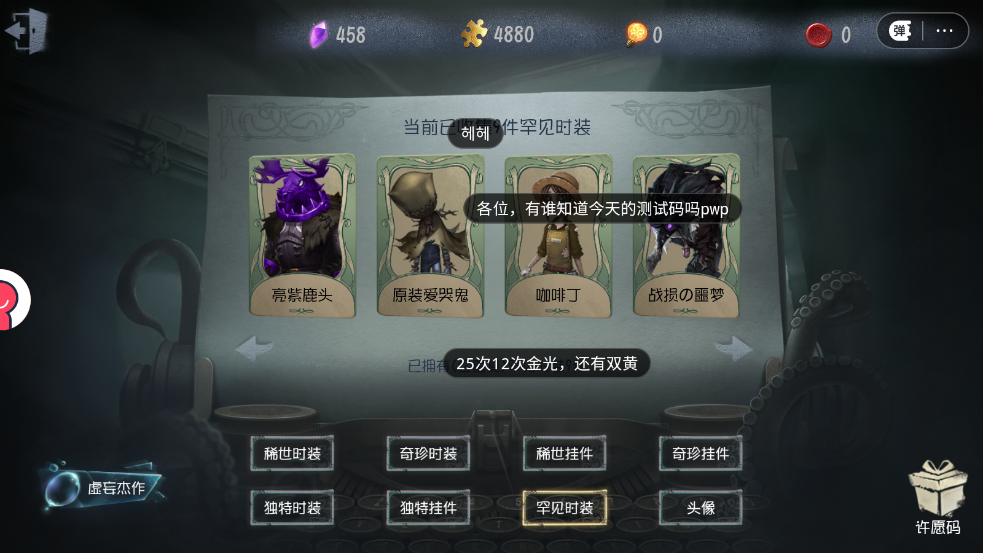Select the 亮紫鹿头 costume card
The height and width of the screenshot is (553, 983).
[302, 236]
